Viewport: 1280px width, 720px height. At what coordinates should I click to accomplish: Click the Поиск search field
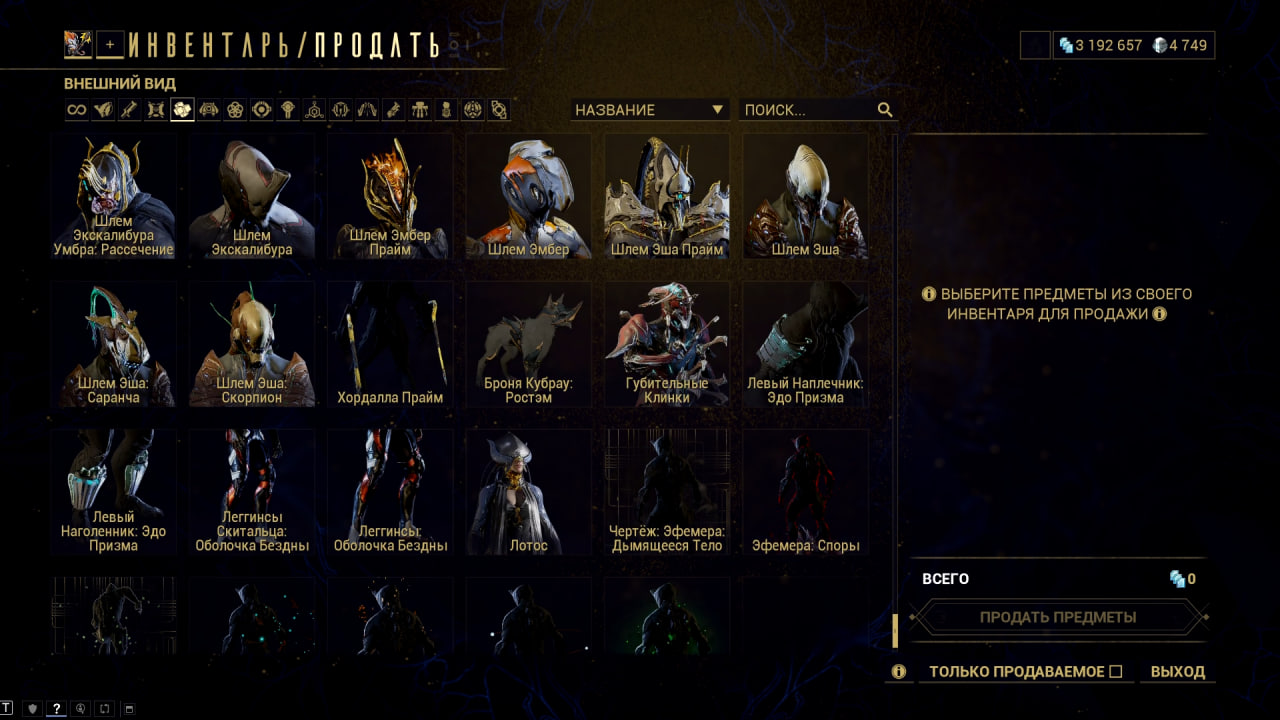coord(808,110)
